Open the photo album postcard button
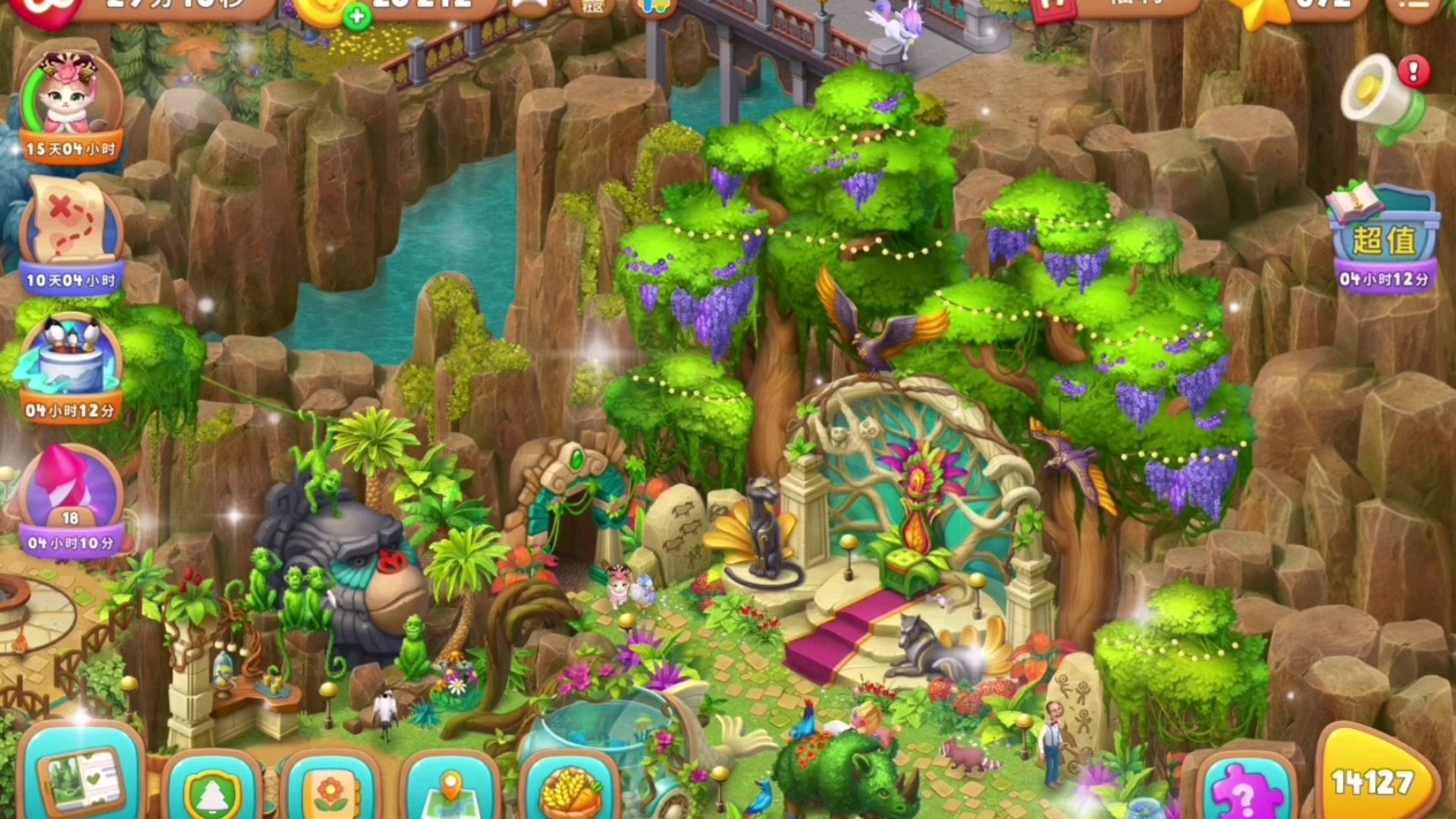The height and width of the screenshot is (819, 1456). 82,781
